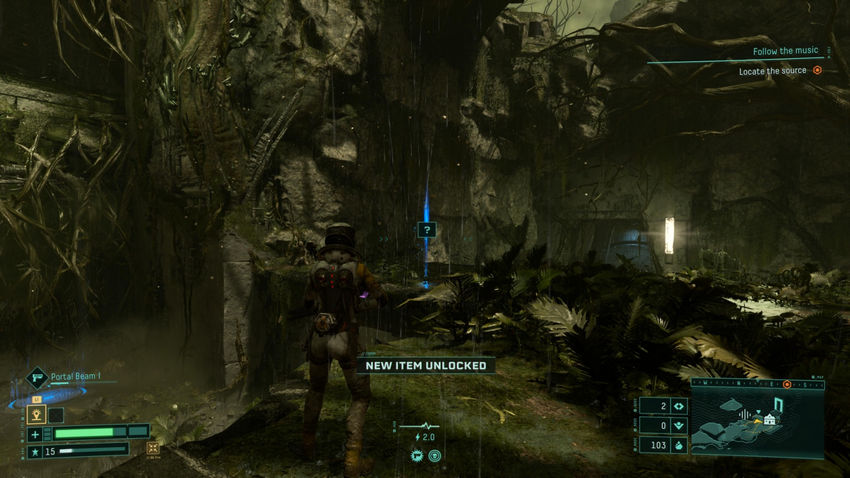Click the down-chevron resource icon beside 0
The width and height of the screenshot is (850, 478).
click(679, 425)
